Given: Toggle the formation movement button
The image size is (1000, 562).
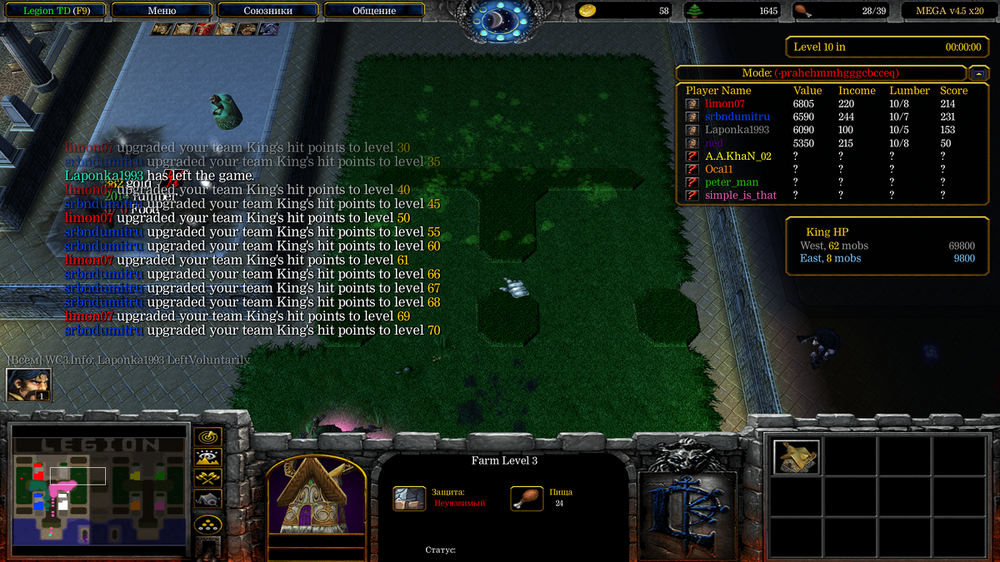Looking at the screenshot, I should 208,523.
